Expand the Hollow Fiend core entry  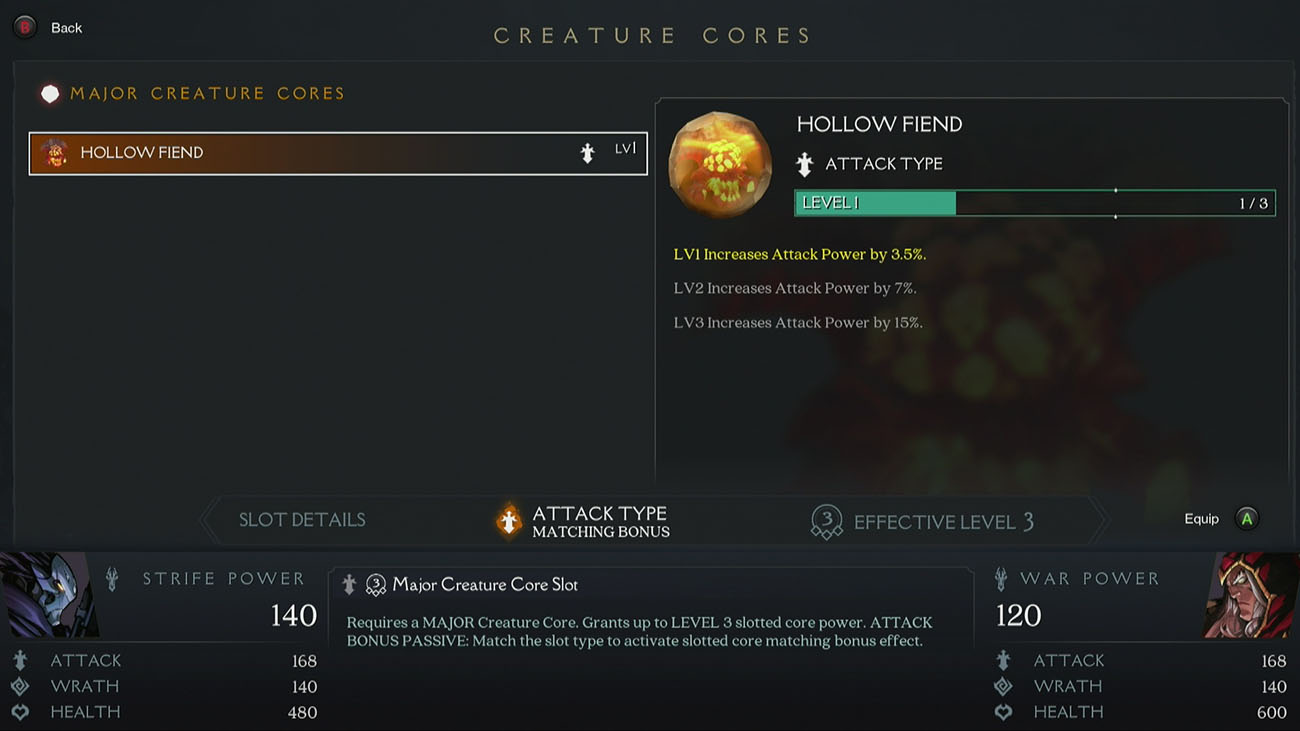338,152
